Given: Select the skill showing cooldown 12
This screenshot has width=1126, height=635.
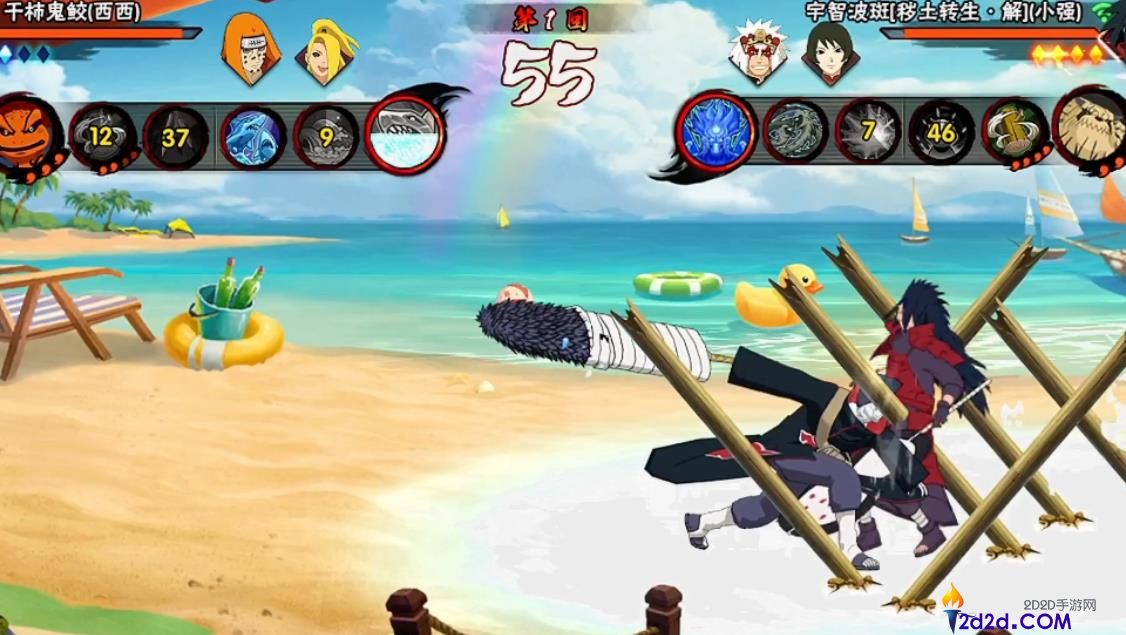Looking at the screenshot, I should (102, 136).
